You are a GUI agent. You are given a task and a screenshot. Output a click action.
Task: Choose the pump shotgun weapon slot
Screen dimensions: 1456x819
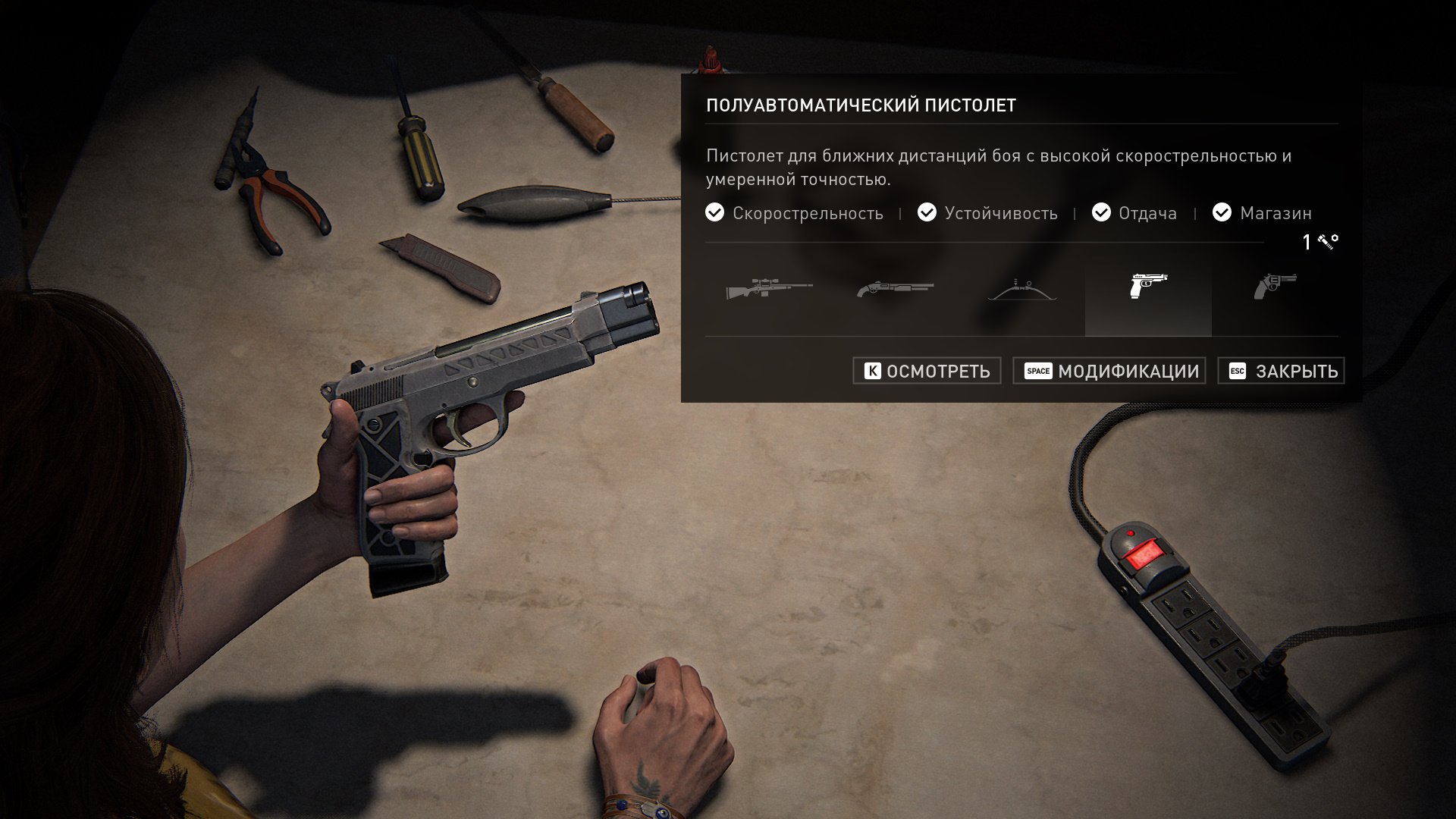coord(896,289)
